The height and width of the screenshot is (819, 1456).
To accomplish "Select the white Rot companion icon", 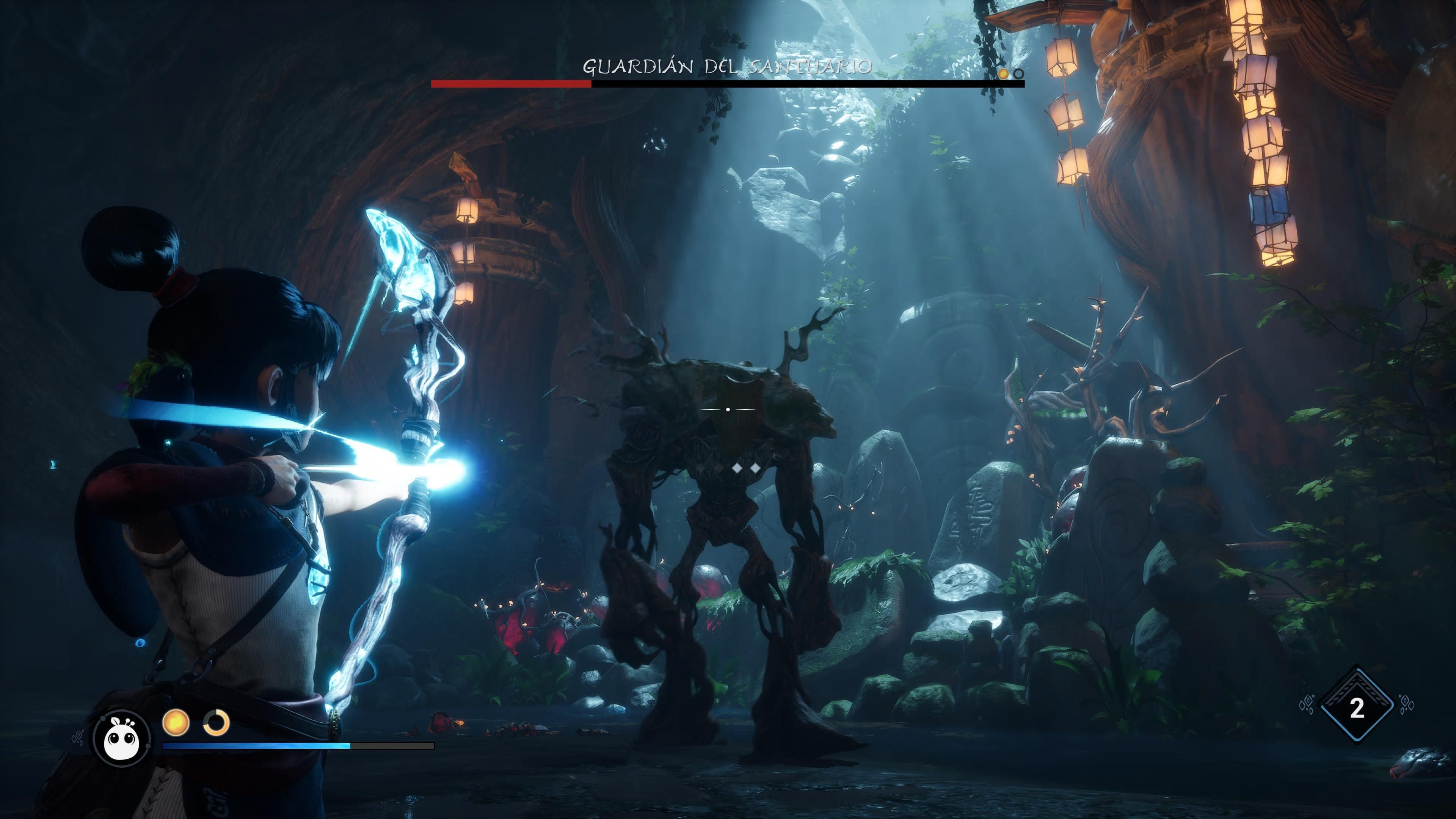I will [121, 737].
